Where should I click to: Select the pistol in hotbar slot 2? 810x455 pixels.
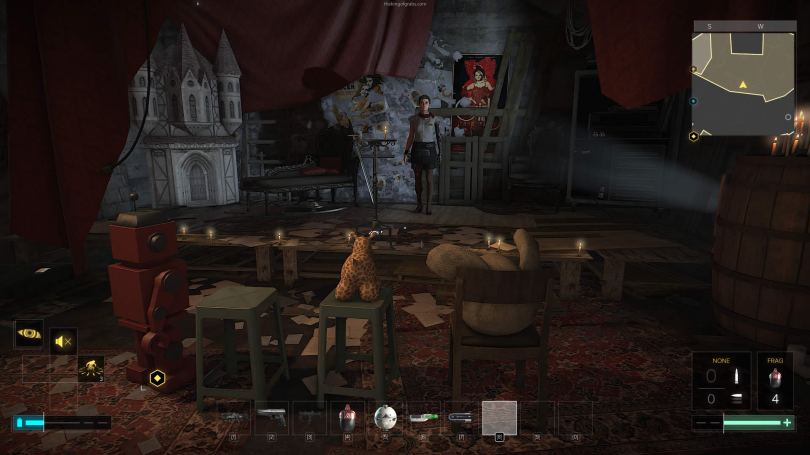click(270, 417)
